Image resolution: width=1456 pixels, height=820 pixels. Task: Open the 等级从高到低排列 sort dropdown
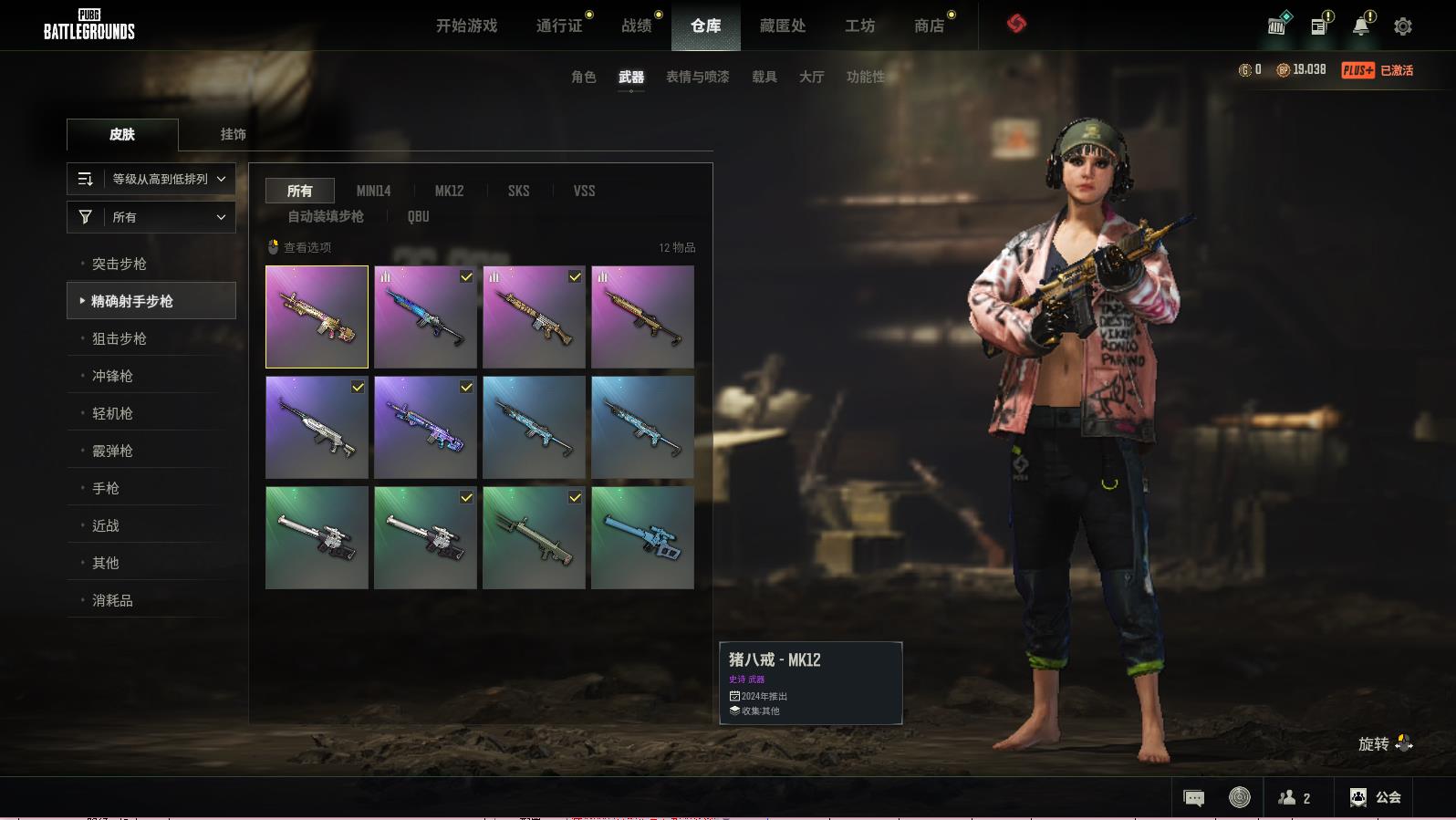(x=151, y=179)
